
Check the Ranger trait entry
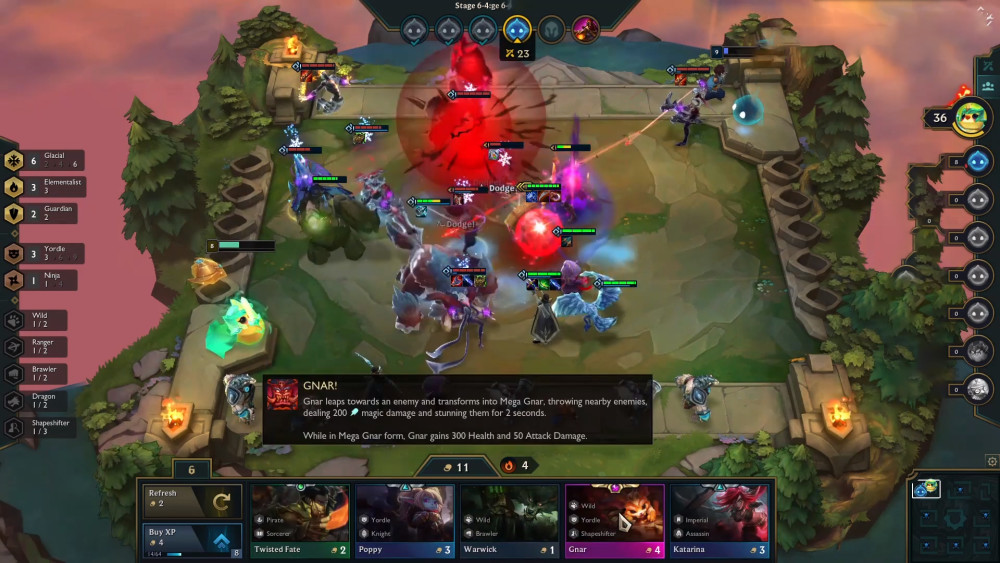pyautogui.click(x=40, y=347)
